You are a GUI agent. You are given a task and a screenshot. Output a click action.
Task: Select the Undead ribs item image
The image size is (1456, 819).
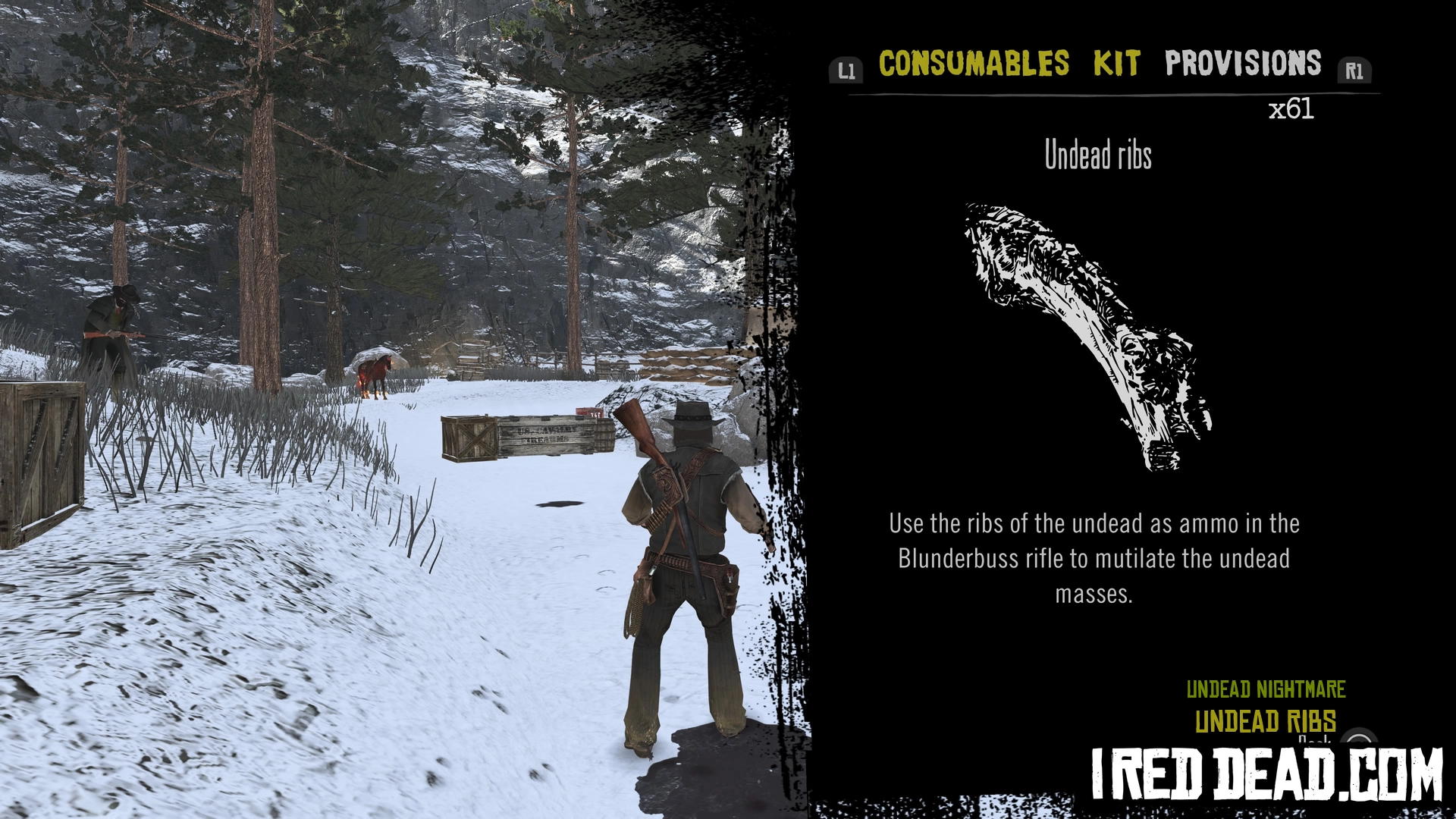[x=1087, y=336]
